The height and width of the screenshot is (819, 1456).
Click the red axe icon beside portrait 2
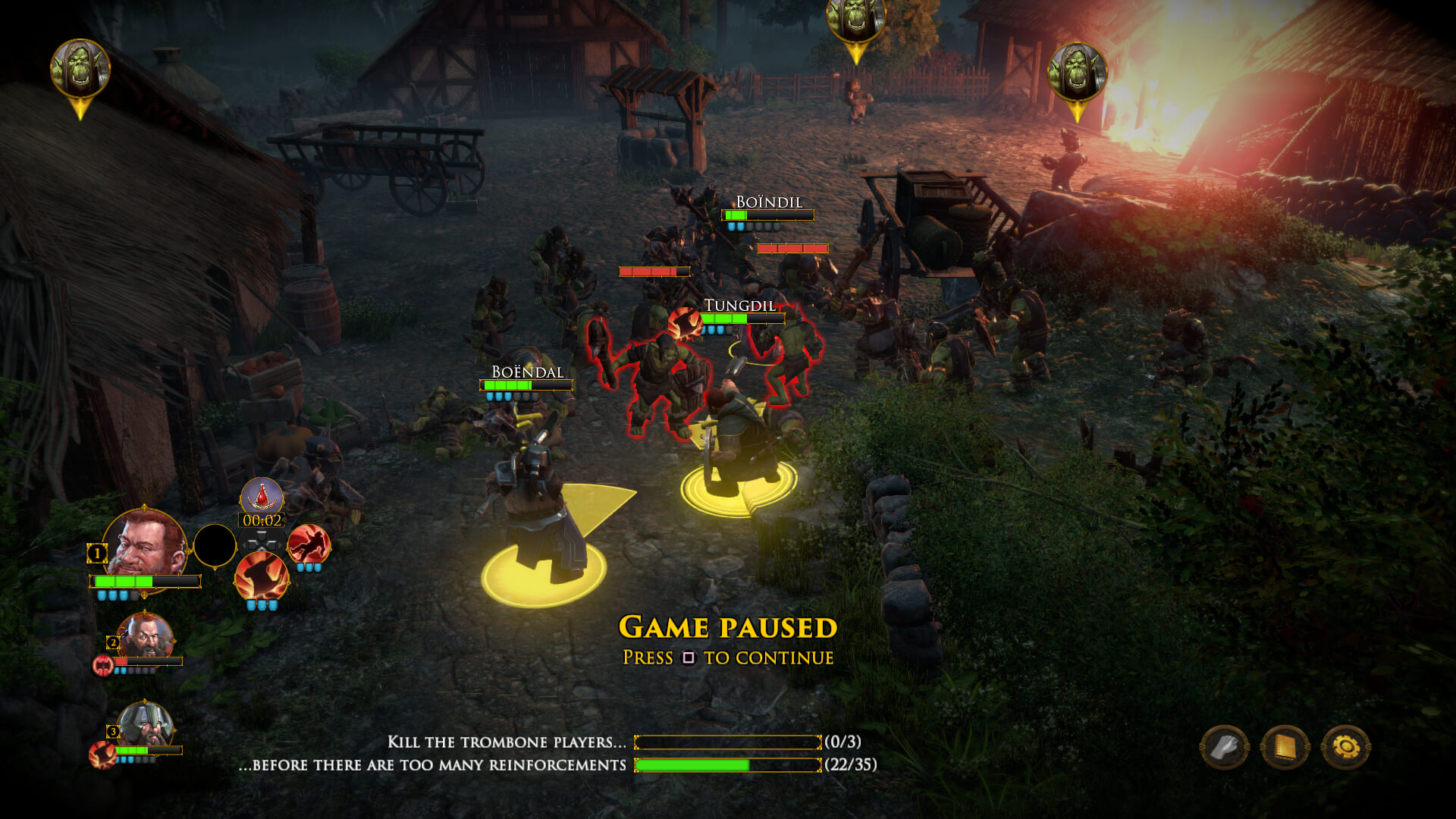pos(102,665)
